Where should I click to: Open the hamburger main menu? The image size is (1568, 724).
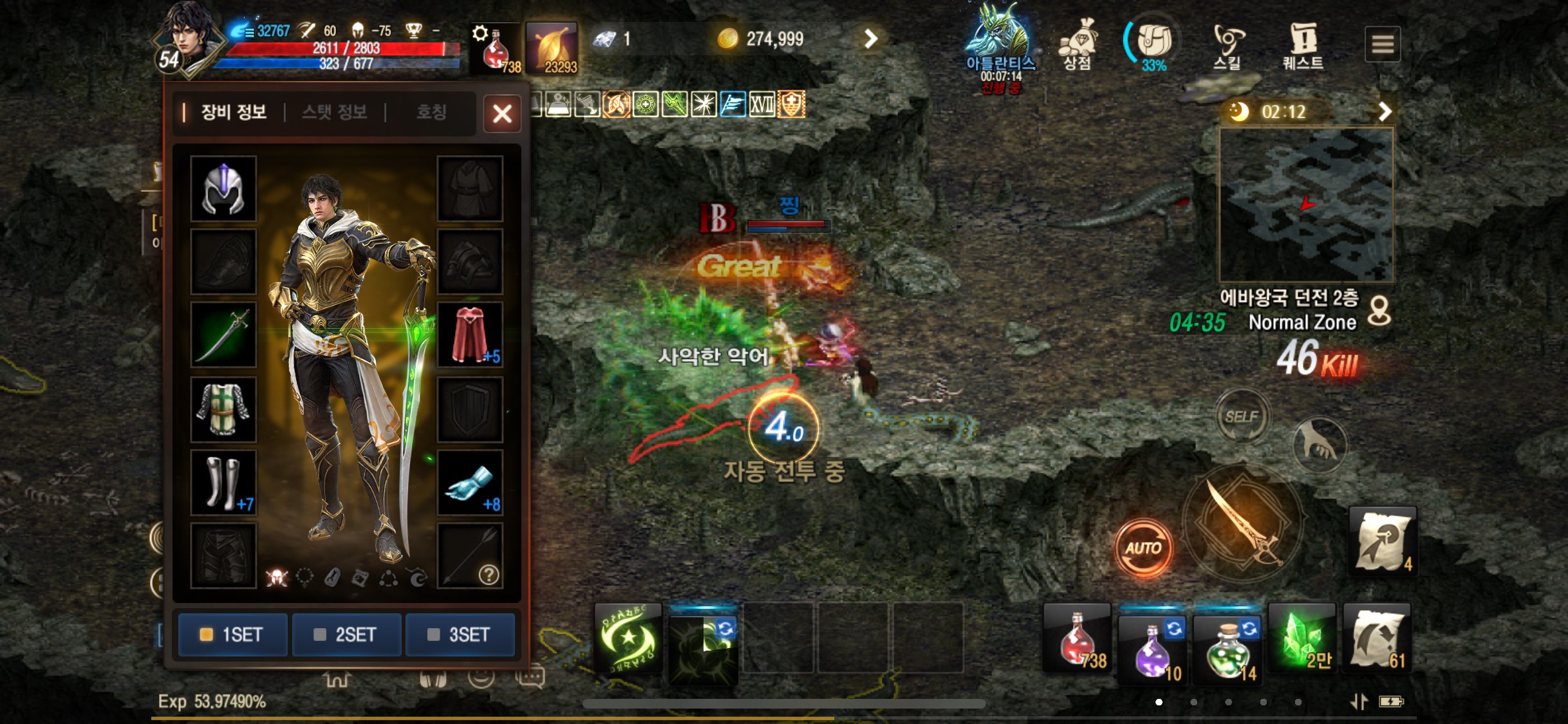point(1382,44)
